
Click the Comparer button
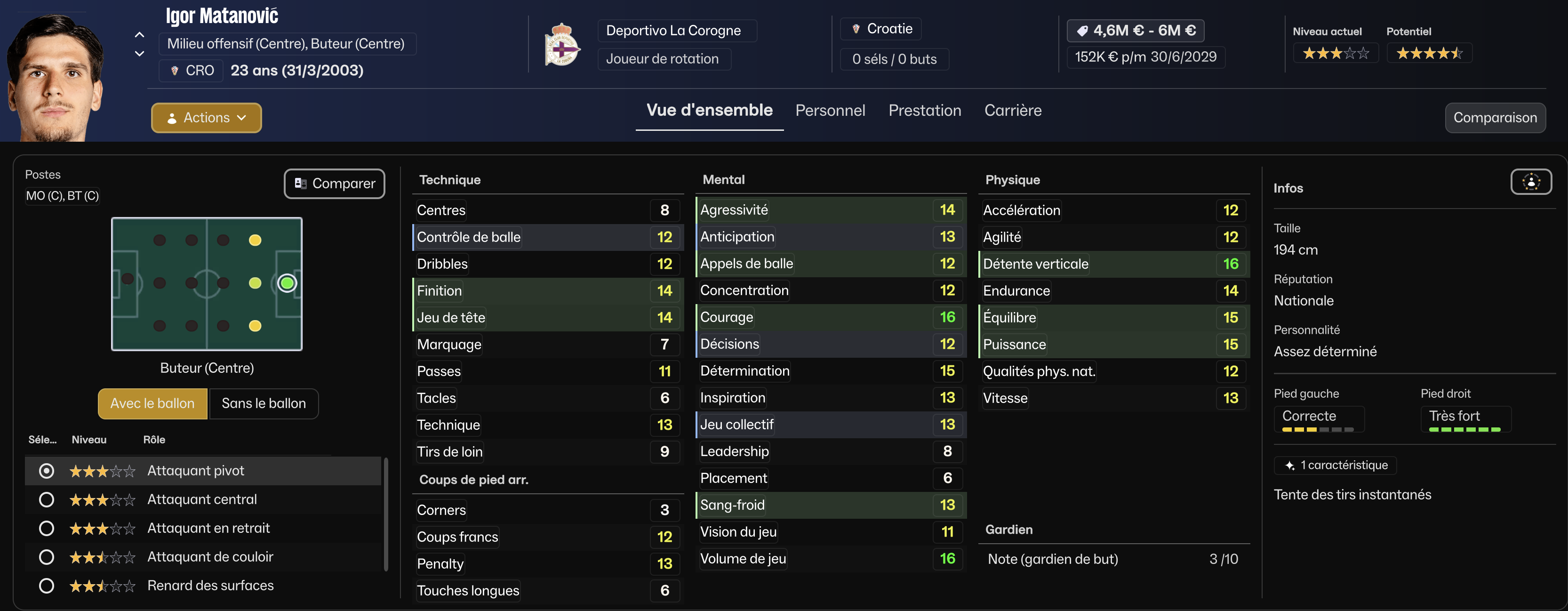334,184
